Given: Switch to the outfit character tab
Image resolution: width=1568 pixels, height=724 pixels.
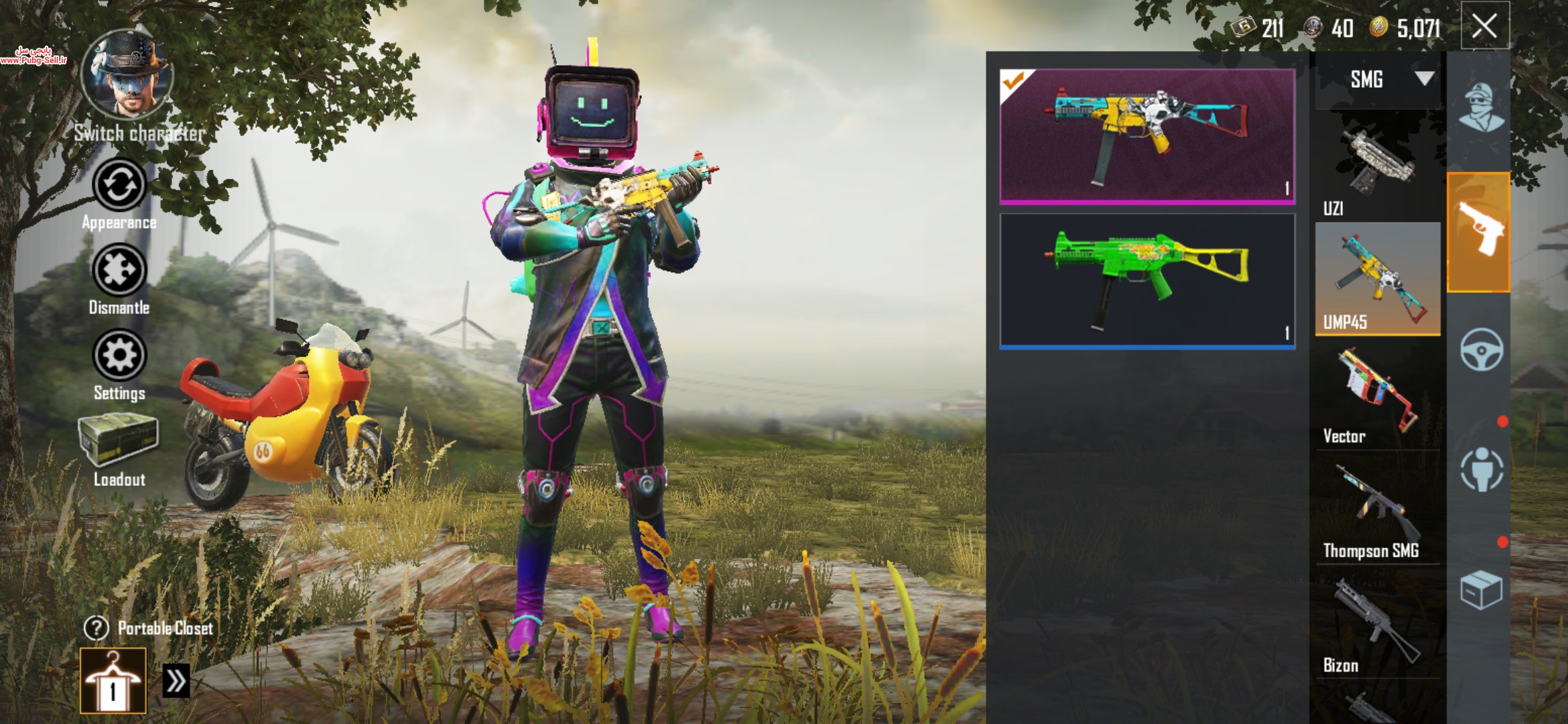Looking at the screenshot, I should pyautogui.click(x=1481, y=107).
